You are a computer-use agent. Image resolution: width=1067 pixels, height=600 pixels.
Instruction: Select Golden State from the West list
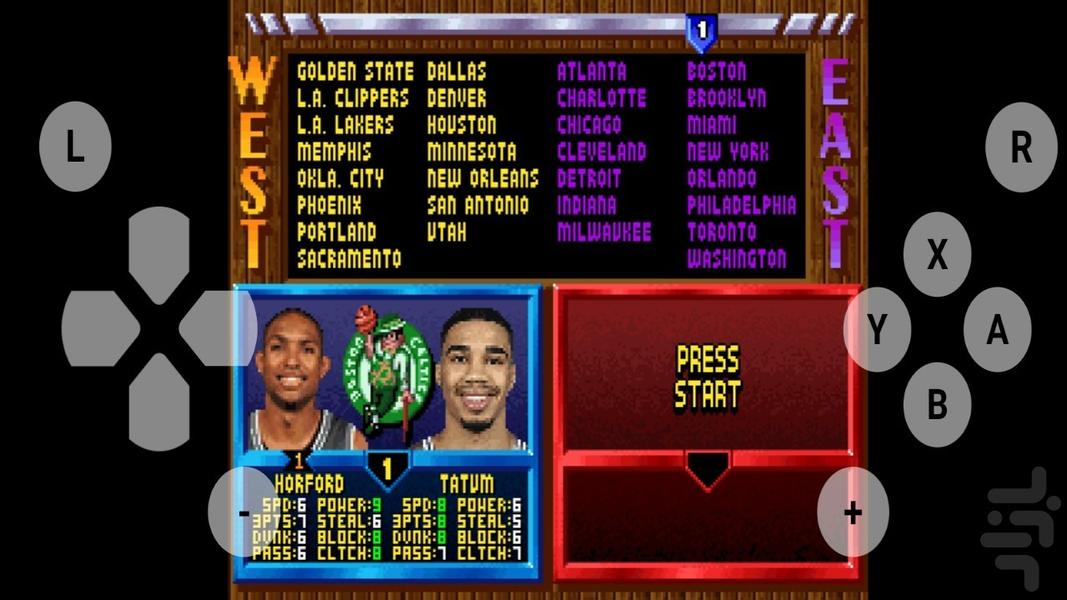[x=355, y=72]
